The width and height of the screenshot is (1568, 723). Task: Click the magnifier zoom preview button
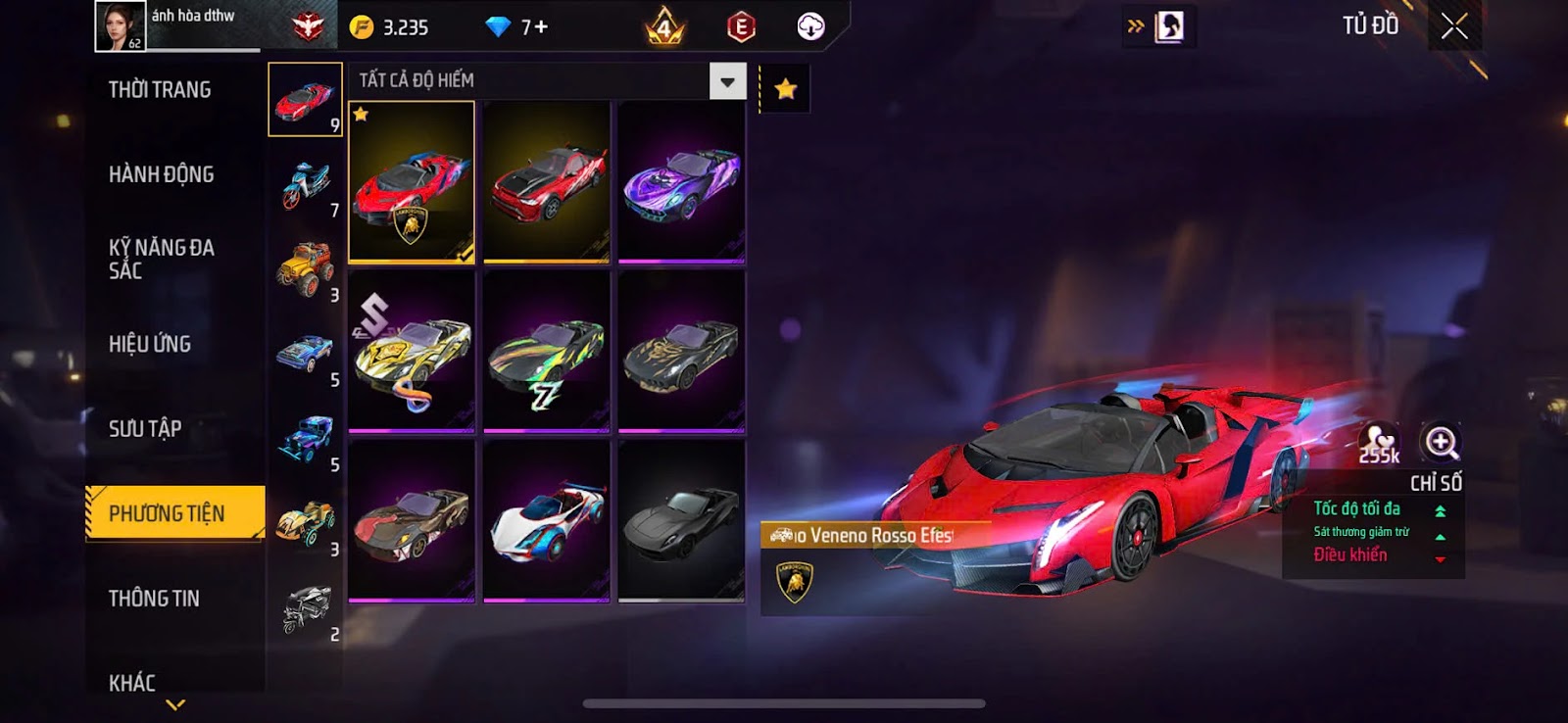[1441, 442]
